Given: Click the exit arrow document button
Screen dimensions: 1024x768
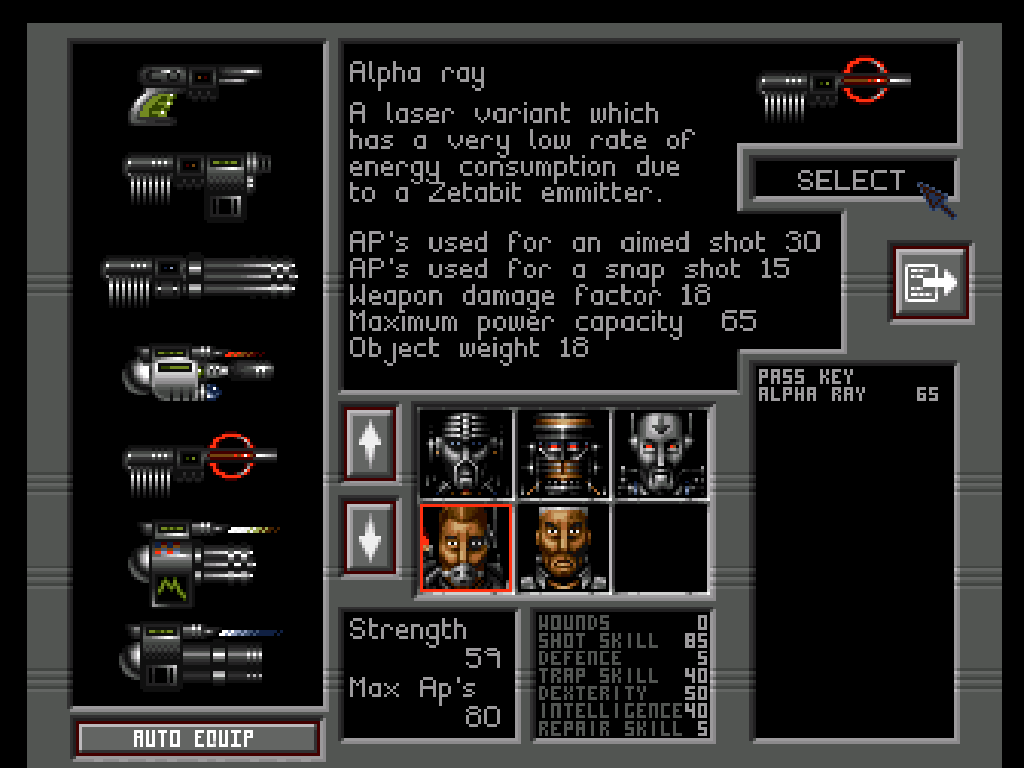Looking at the screenshot, I should point(930,282).
